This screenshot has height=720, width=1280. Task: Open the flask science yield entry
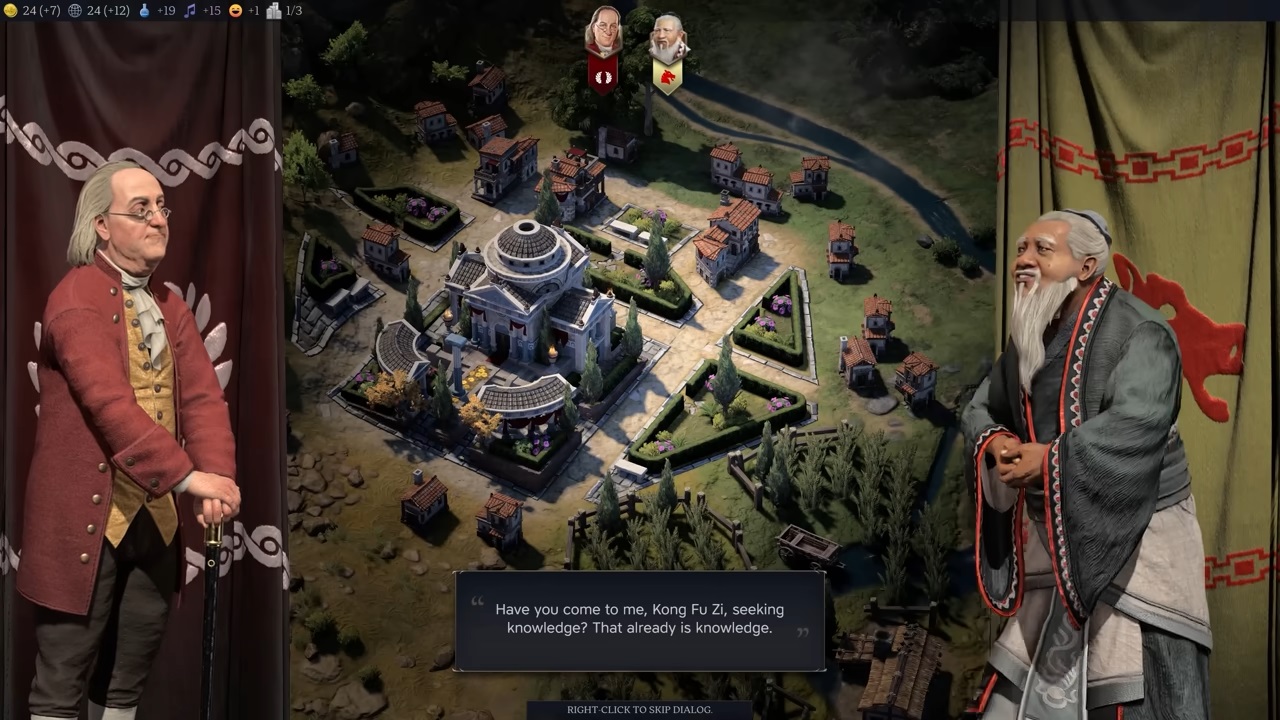click(158, 11)
